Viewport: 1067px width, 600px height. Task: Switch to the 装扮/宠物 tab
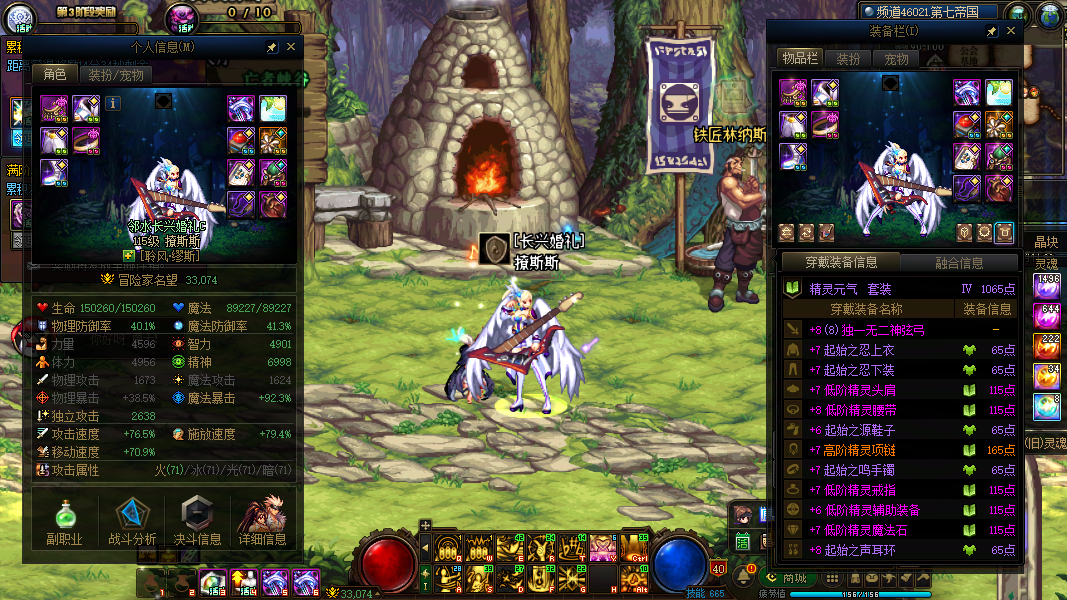116,75
